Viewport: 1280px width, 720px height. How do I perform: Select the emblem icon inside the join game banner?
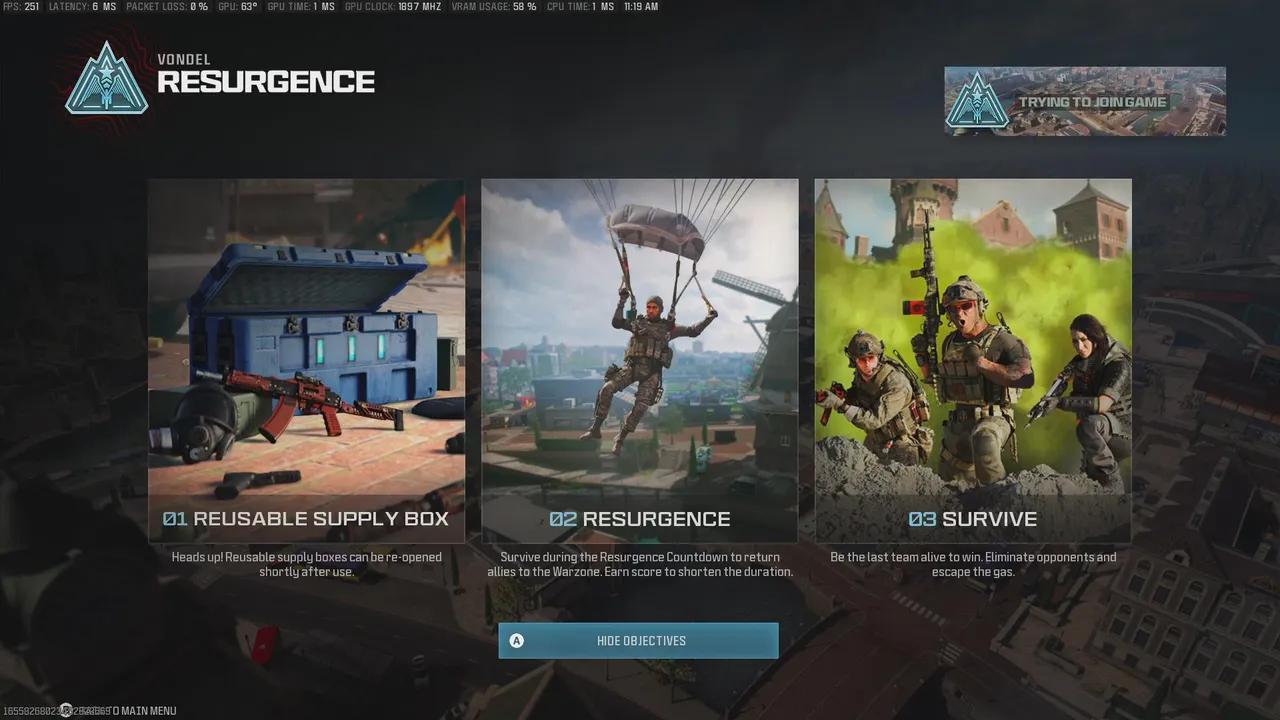[977, 101]
